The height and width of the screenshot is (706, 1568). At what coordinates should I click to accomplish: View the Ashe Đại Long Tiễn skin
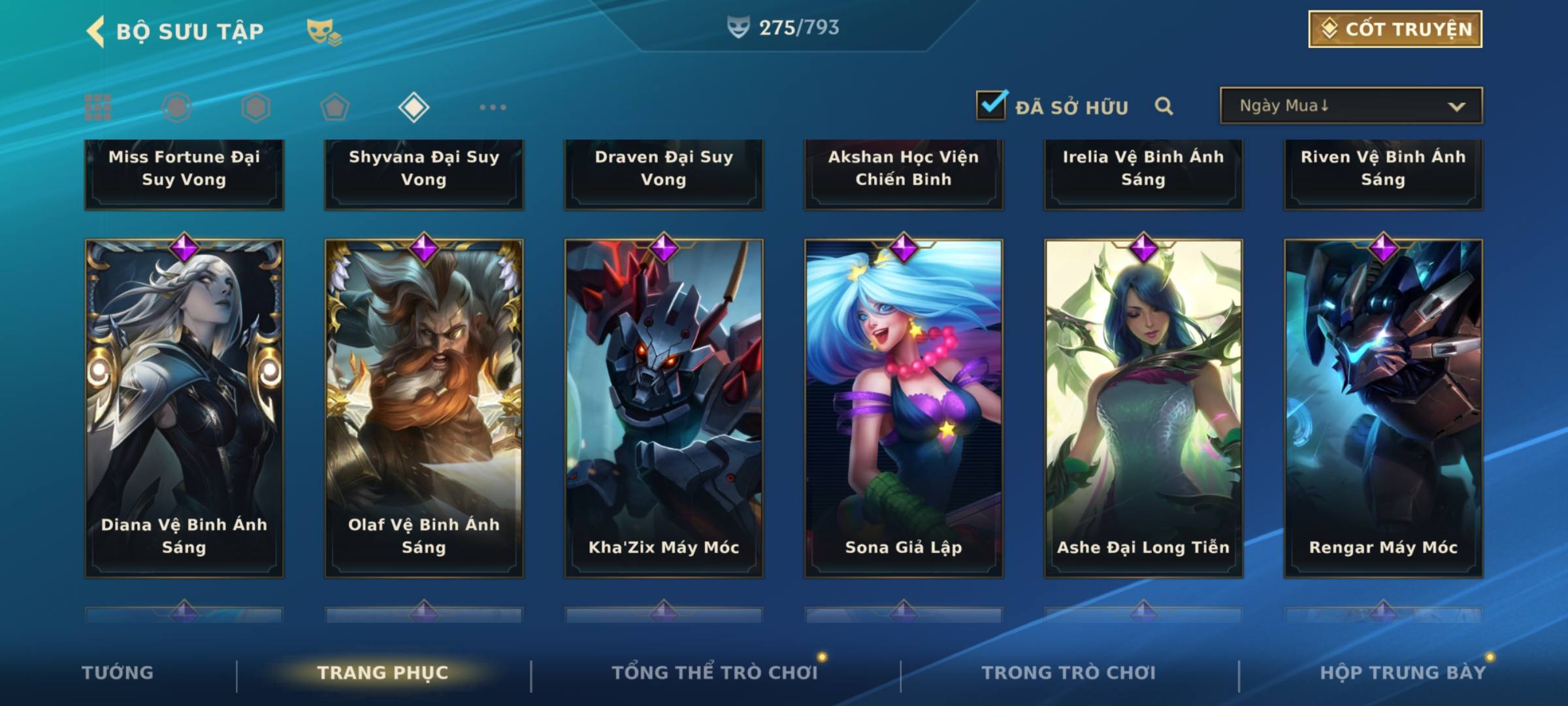point(1143,409)
